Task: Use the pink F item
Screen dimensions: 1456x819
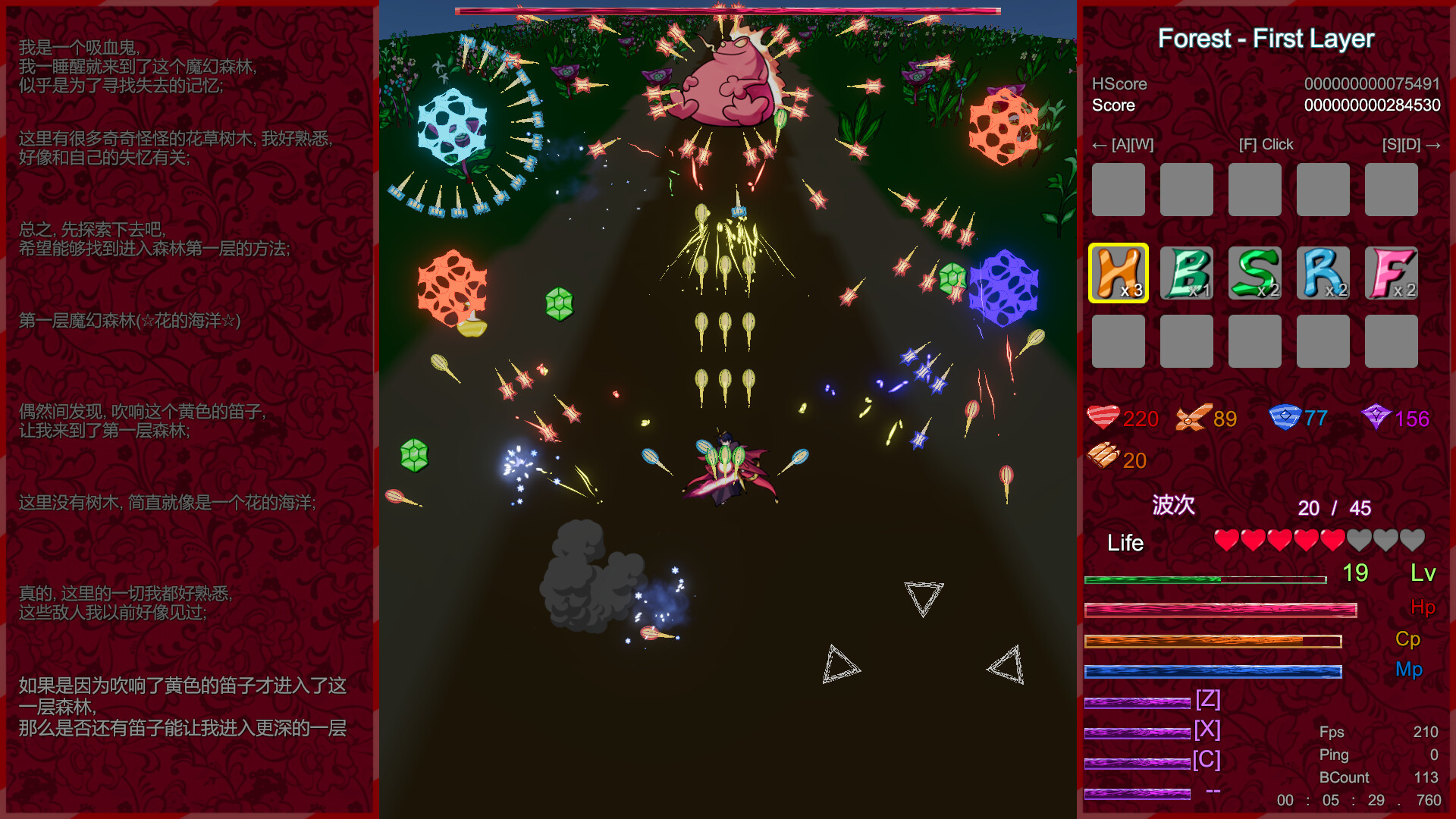Action: 1392,273
